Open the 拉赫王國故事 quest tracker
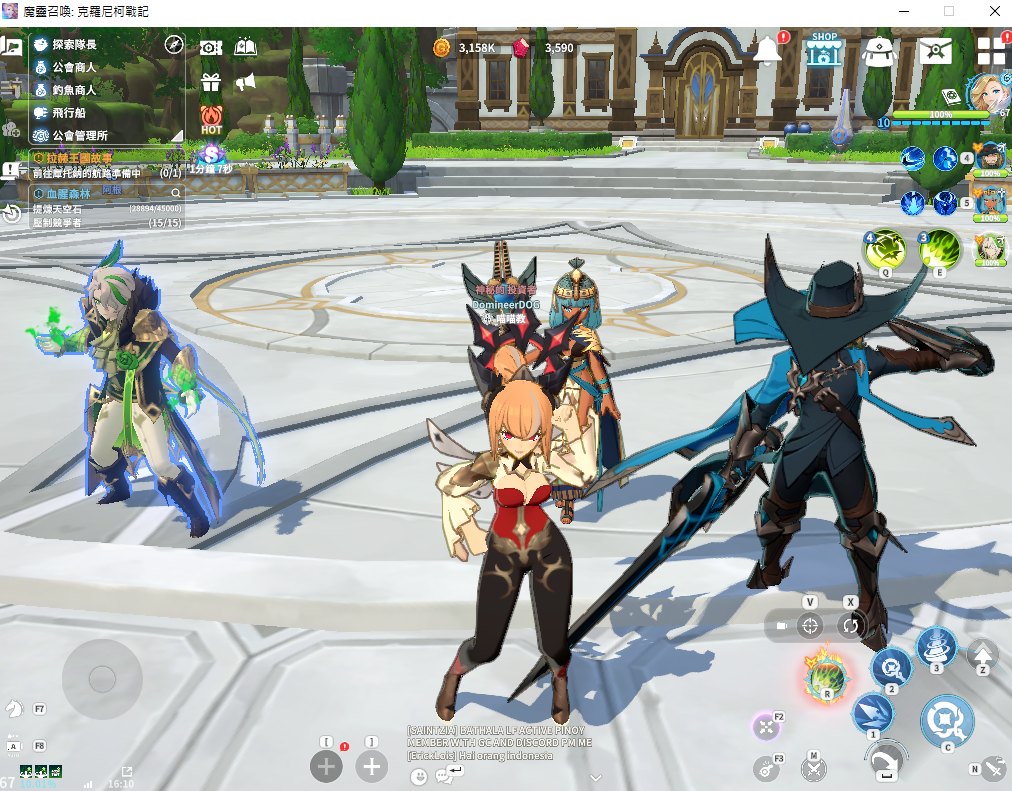1012x791 pixels. tap(73, 158)
